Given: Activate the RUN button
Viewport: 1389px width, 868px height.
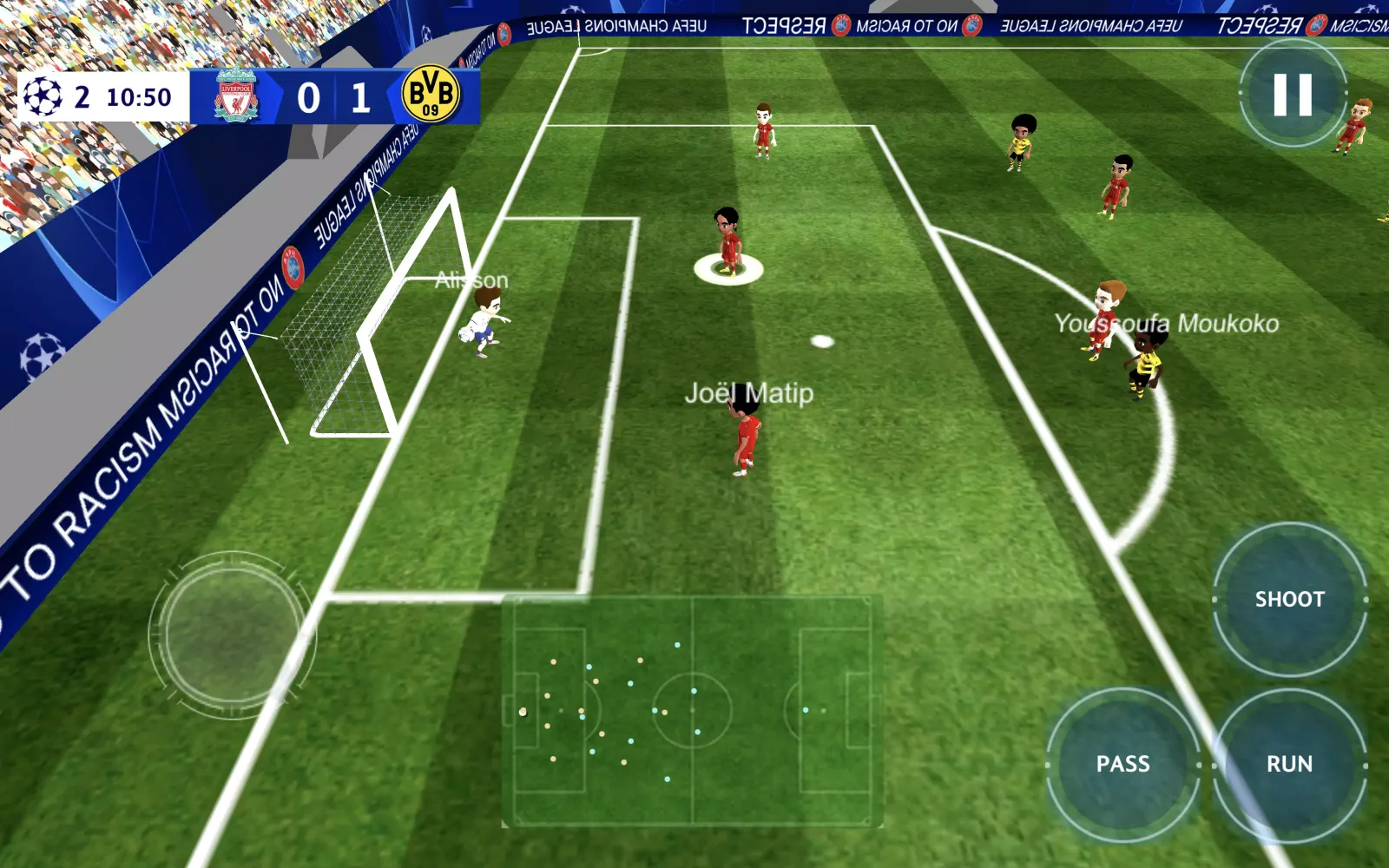Looking at the screenshot, I should point(1289,764).
